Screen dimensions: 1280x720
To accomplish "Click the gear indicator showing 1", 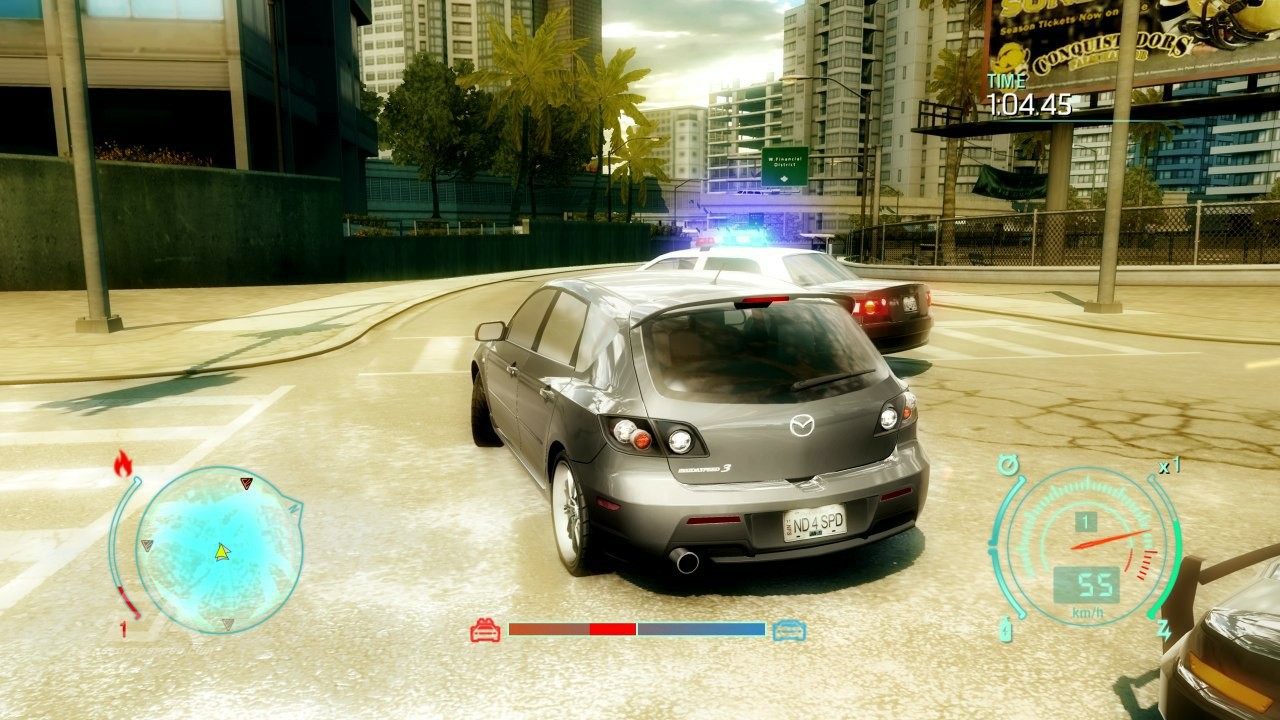I will (1086, 520).
